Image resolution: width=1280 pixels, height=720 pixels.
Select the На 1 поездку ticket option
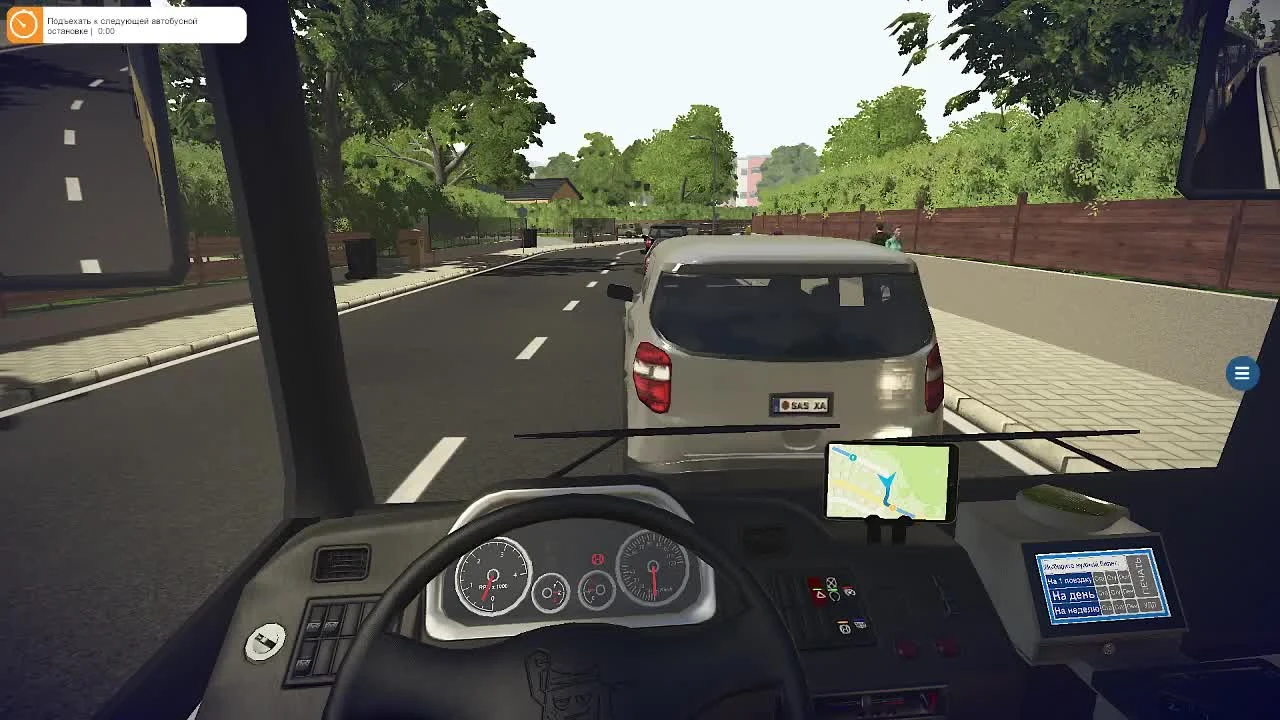tap(1069, 579)
